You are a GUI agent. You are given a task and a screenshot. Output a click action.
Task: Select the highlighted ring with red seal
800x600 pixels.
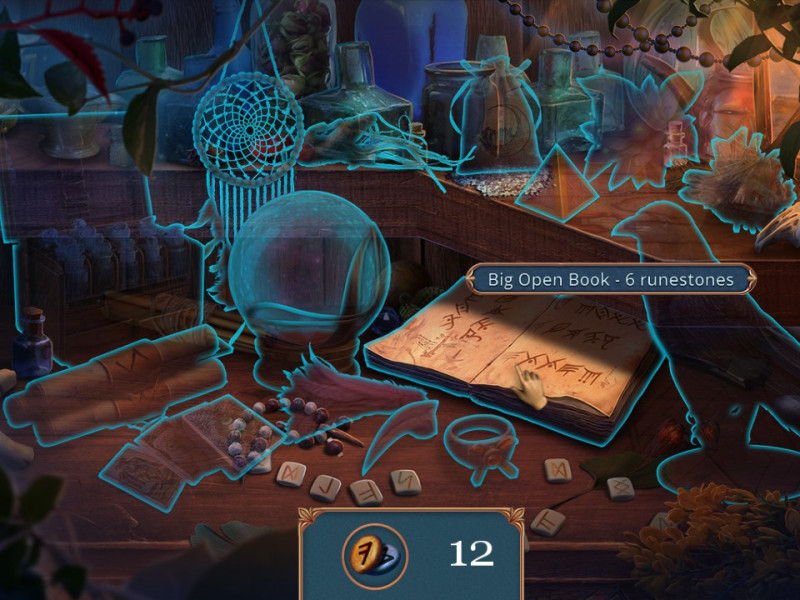[x=479, y=440]
